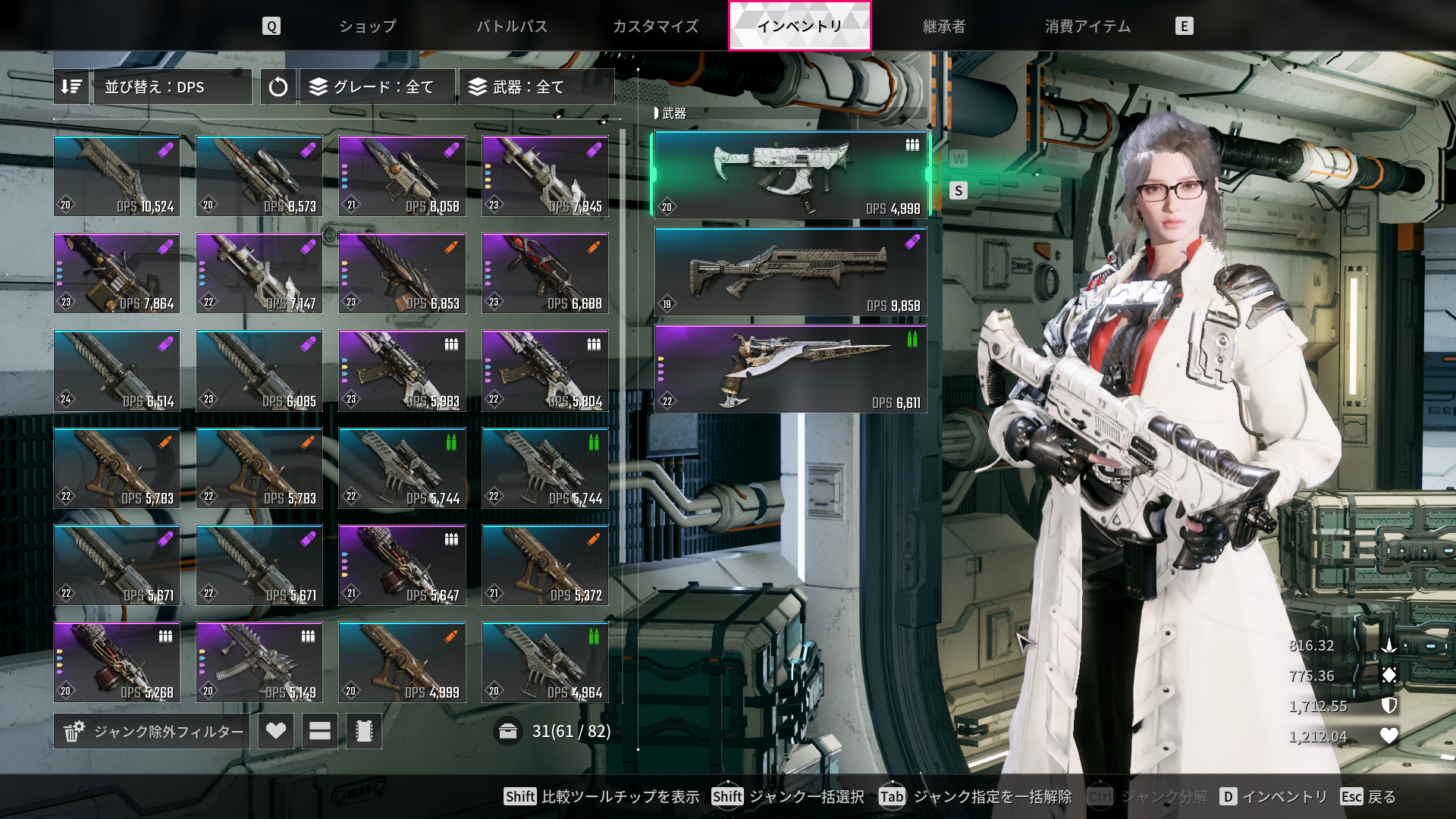Open the ジャンク除外フィルター button

152,731
